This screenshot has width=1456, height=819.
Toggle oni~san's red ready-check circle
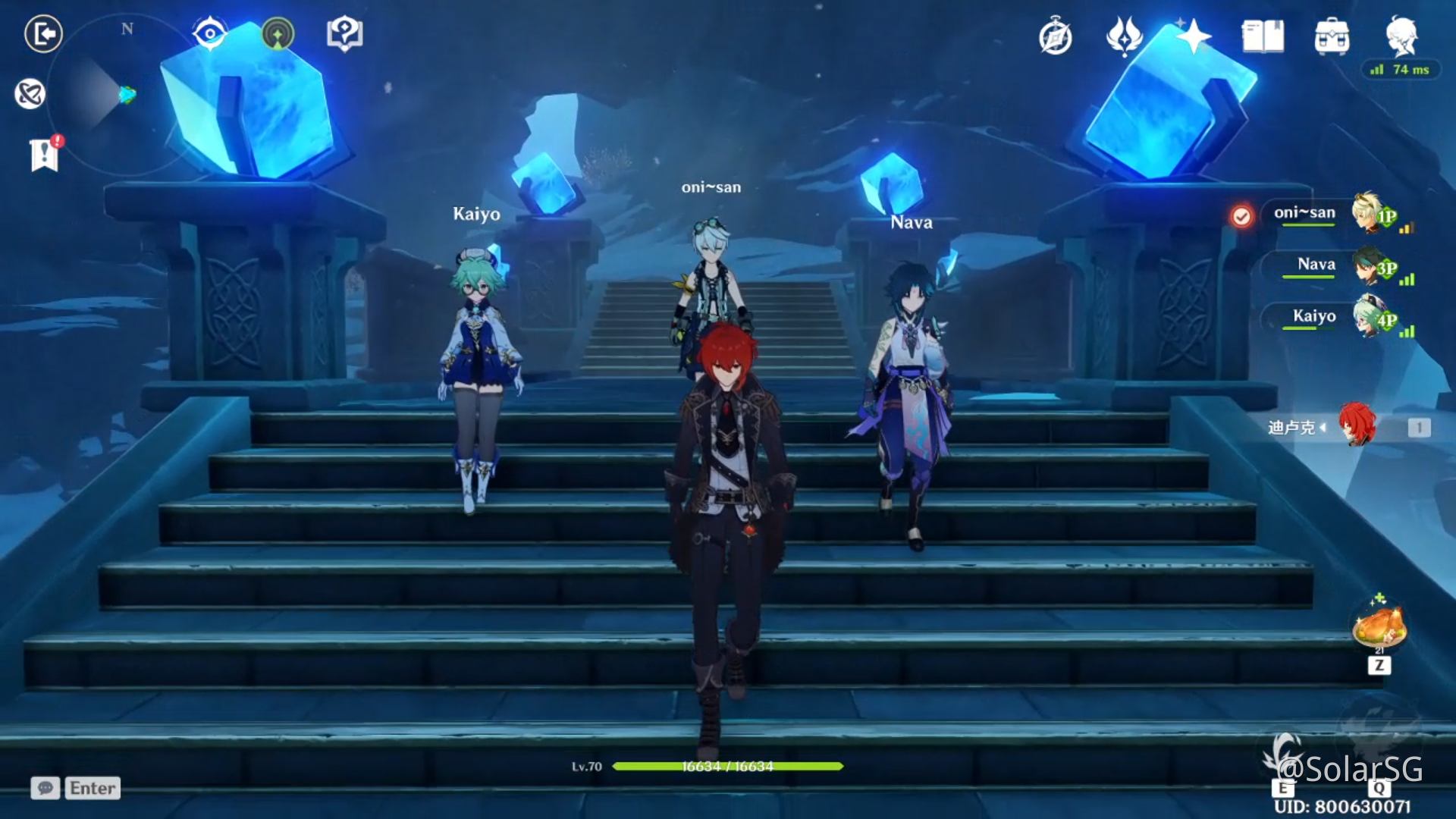coord(1241,215)
